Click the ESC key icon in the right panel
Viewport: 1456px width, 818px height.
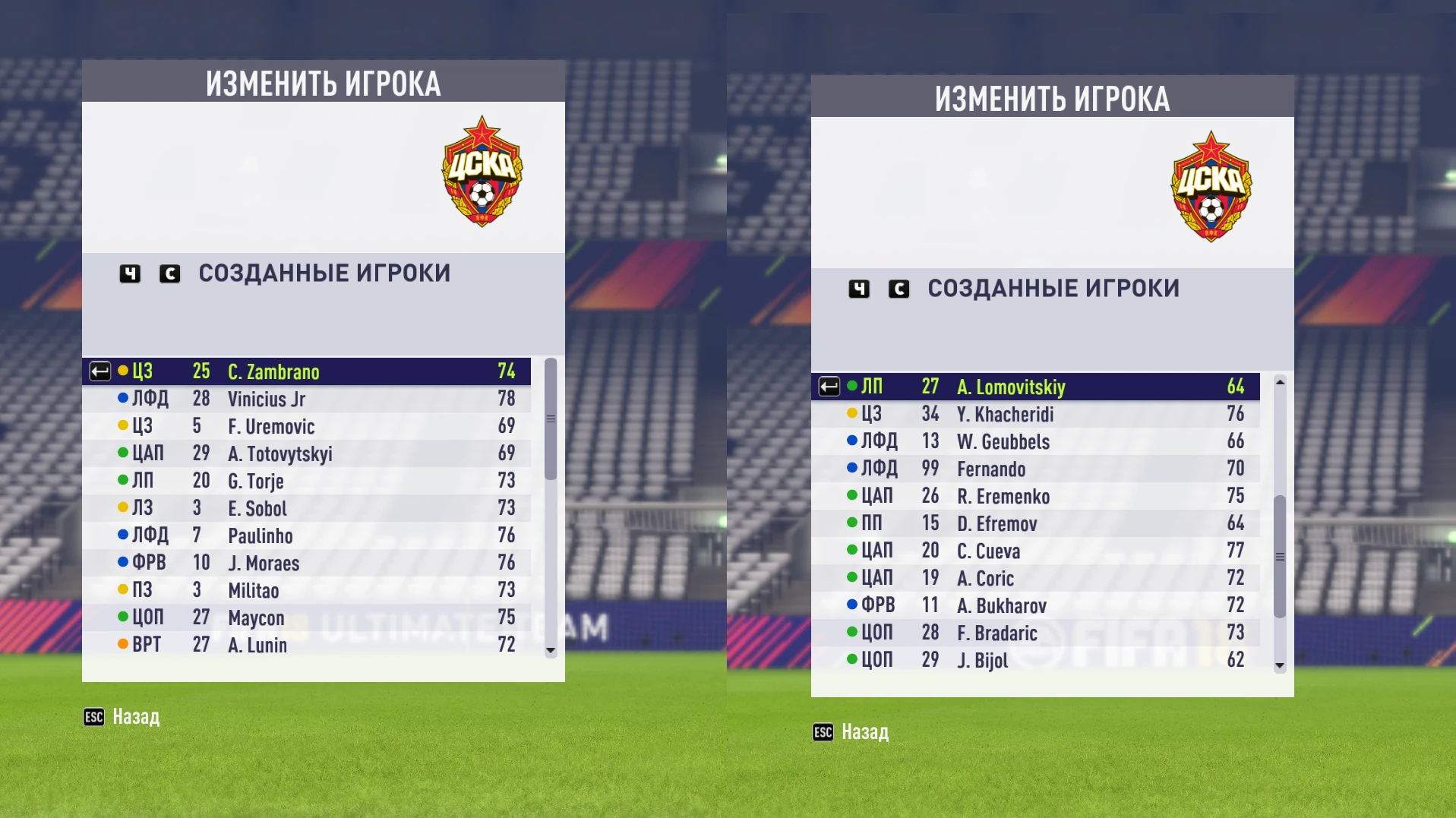(x=822, y=732)
